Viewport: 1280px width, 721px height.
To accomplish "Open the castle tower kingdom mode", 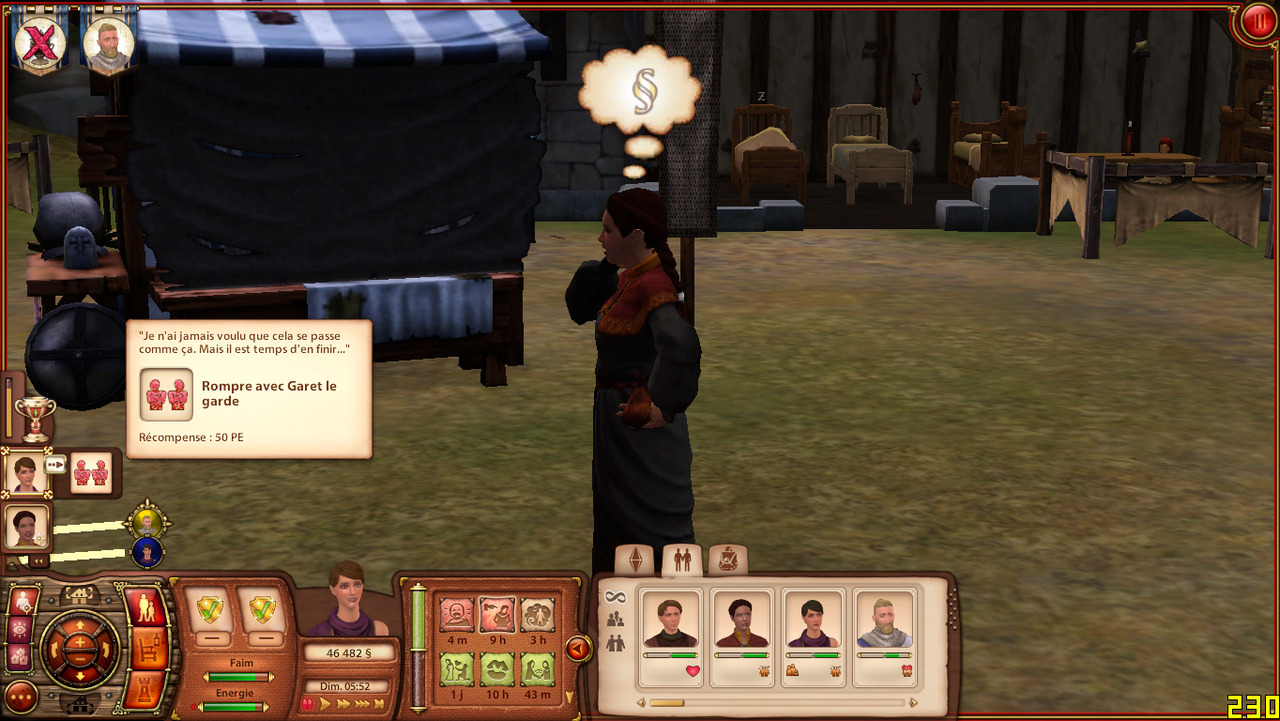I will coord(148,692).
